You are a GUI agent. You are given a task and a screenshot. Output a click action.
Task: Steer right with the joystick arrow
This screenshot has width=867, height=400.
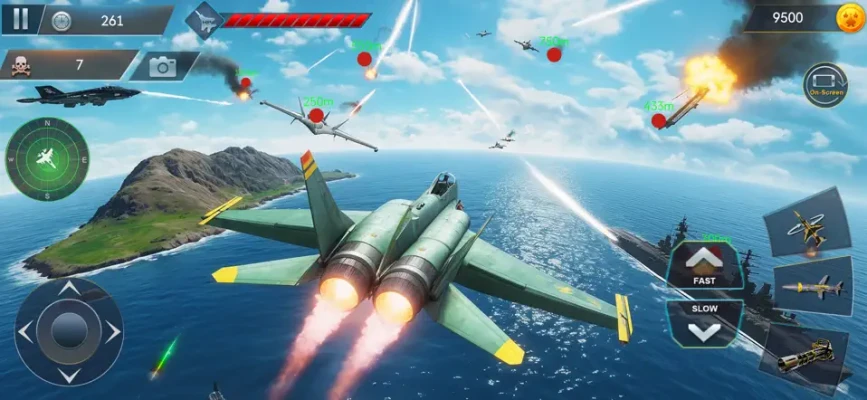point(112,332)
